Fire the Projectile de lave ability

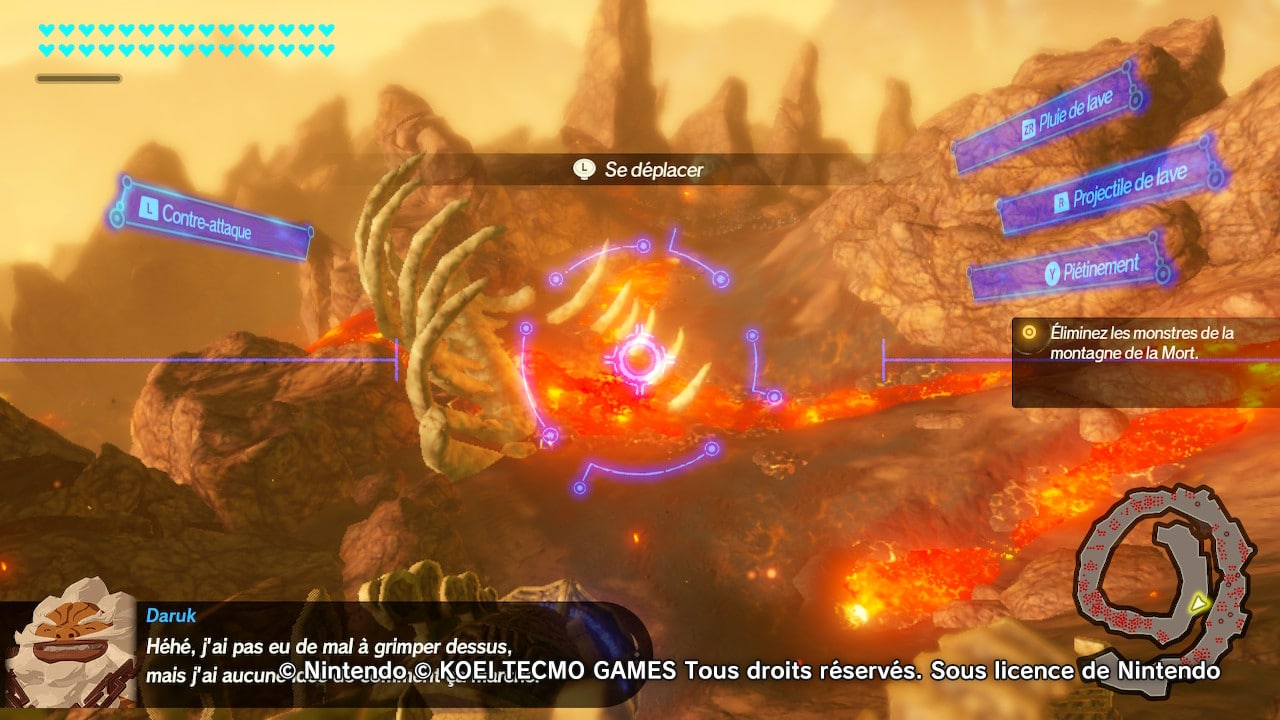pos(1110,187)
